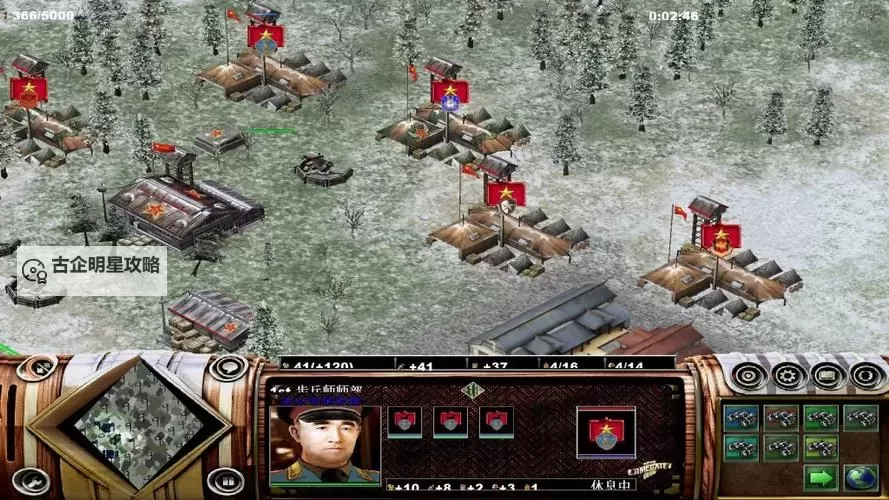Activate the globe icon button
Image resolution: width=889 pixels, height=500 pixels.
click(860, 478)
